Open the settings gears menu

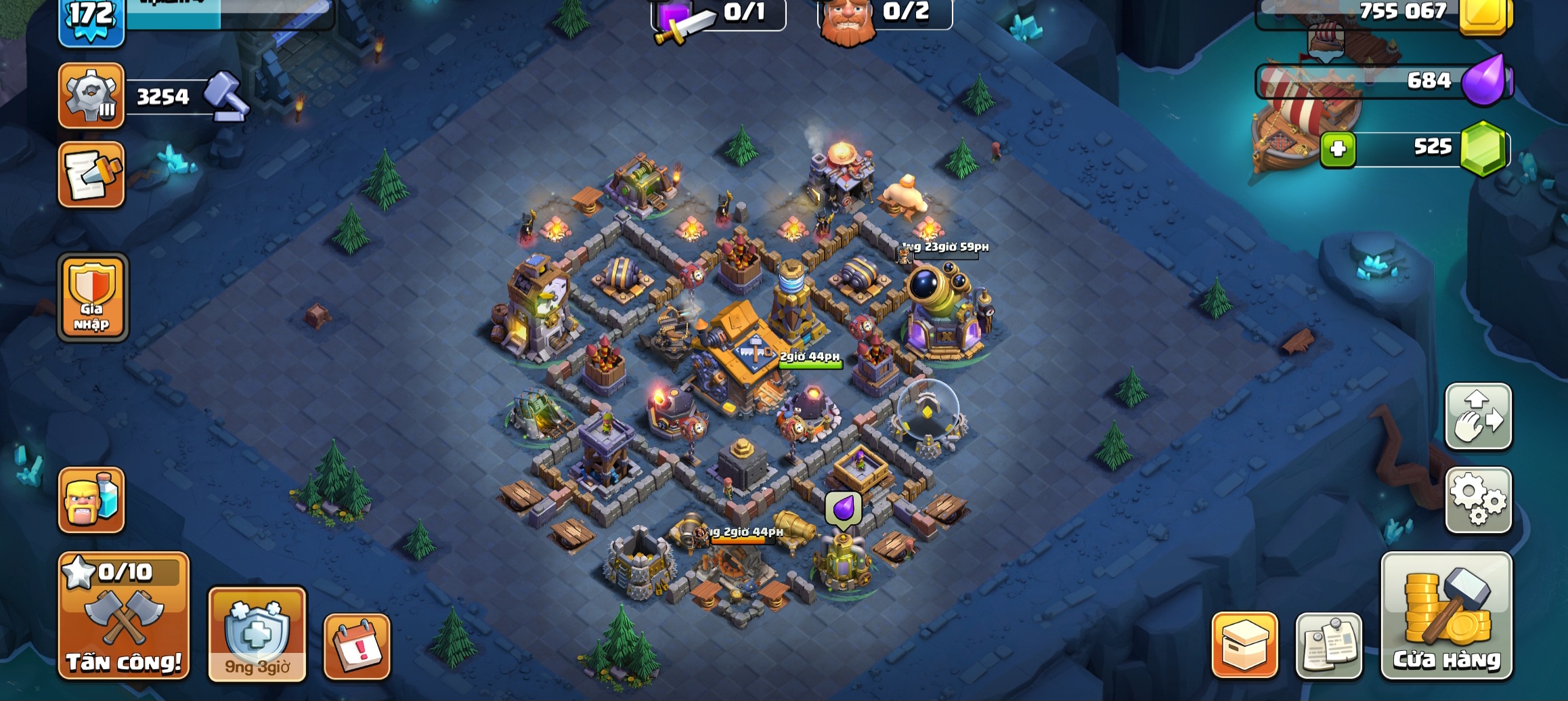[1478, 500]
